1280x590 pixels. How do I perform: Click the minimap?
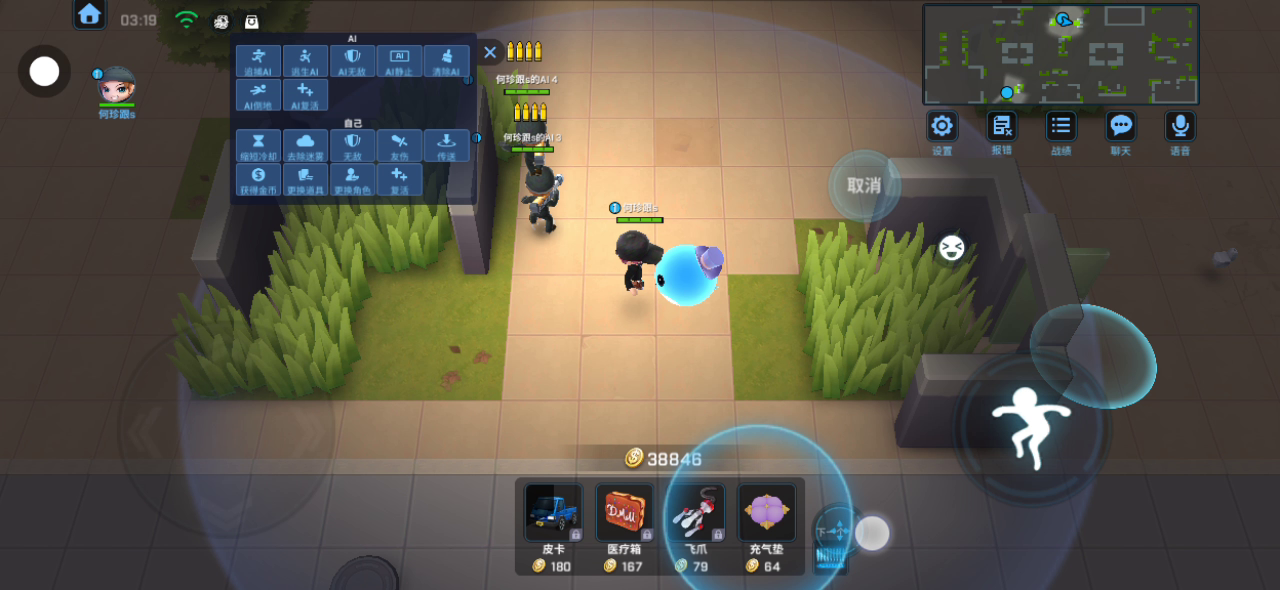click(1060, 54)
